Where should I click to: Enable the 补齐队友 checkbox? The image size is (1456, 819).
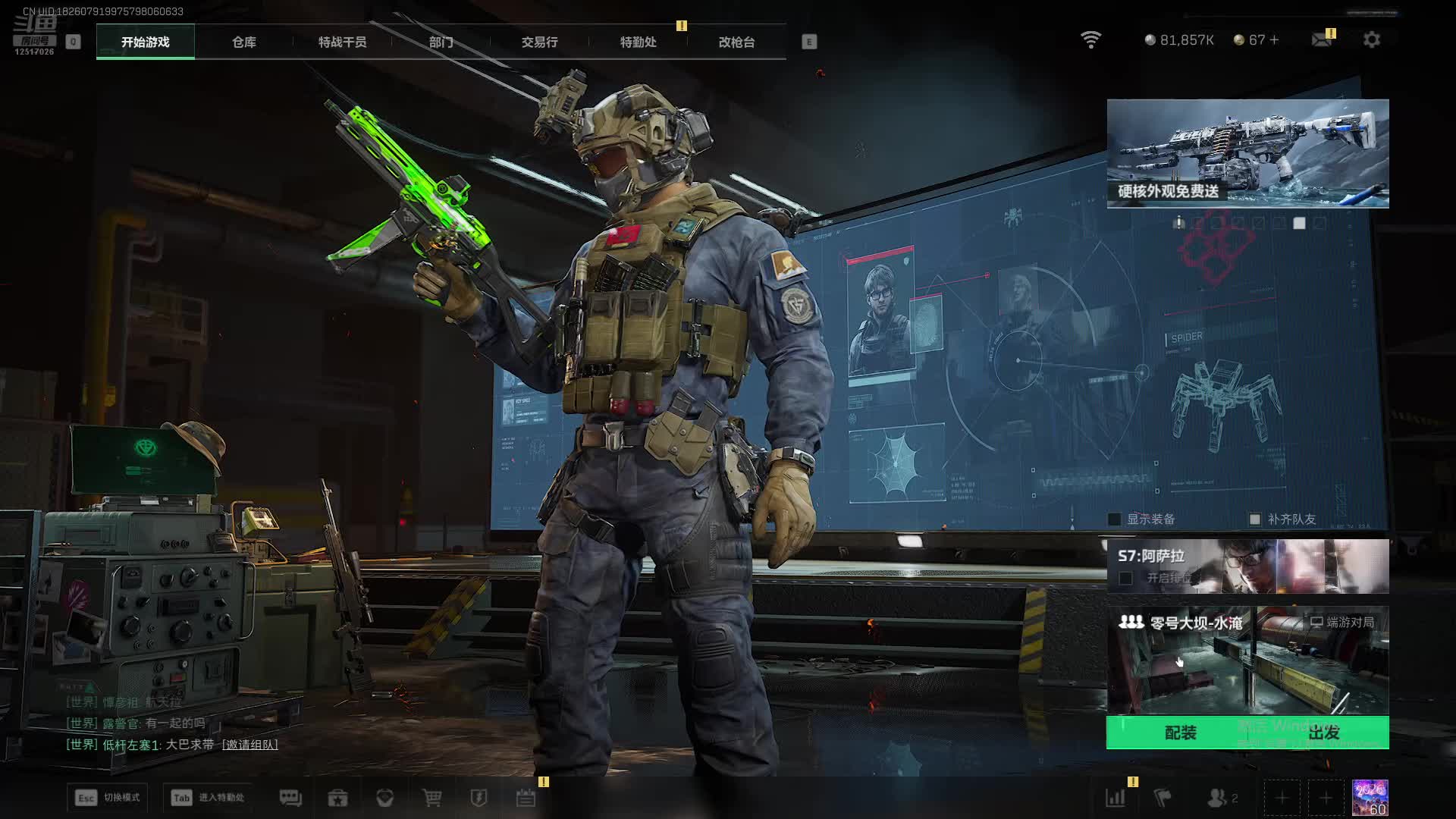coord(1255,519)
